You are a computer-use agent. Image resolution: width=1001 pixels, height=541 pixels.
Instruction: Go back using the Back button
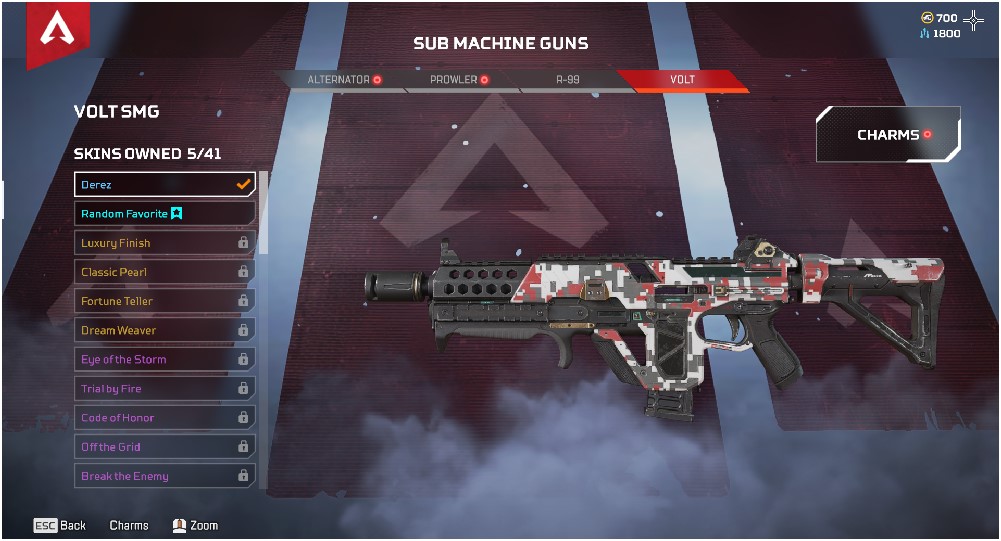60,526
